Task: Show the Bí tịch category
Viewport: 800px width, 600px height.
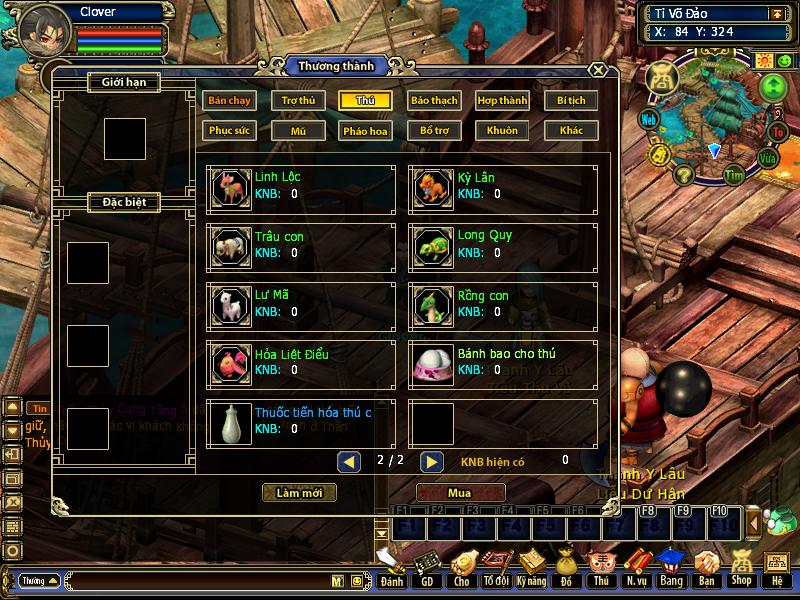Action: coord(571,100)
